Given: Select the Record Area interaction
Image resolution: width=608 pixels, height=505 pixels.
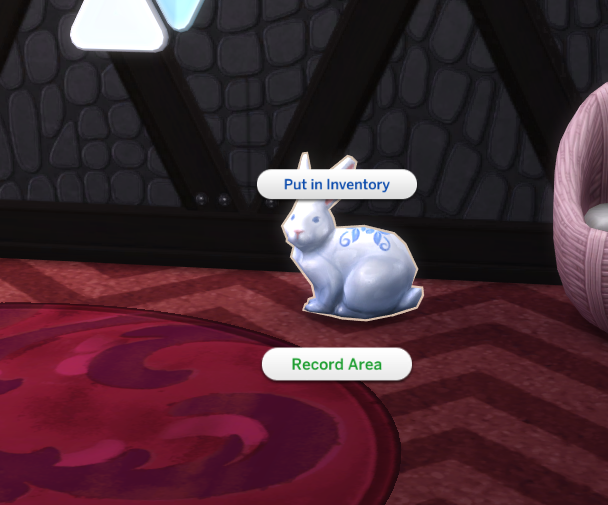Looking at the screenshot, I should [x=336, y=364].
